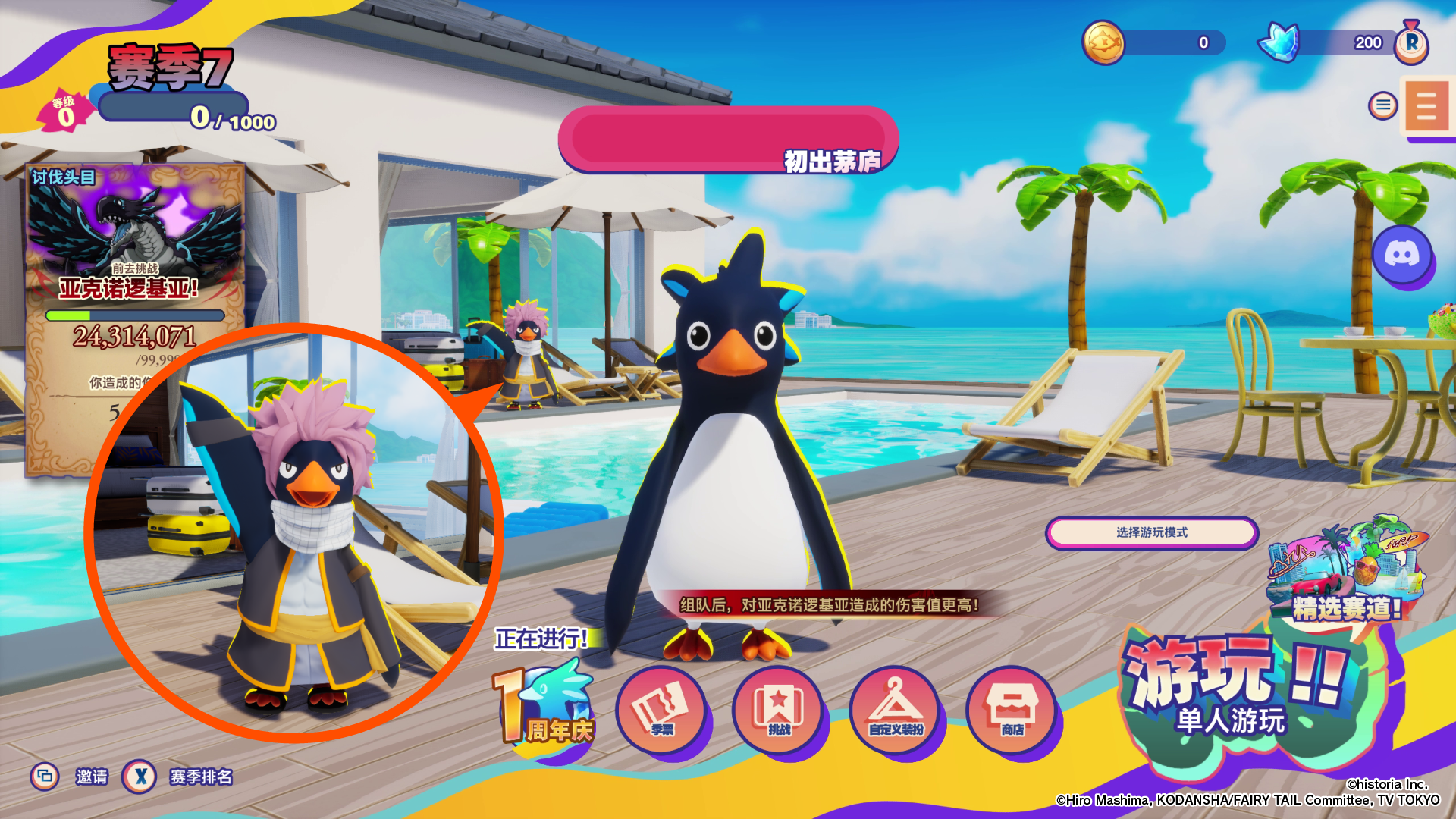Viewport: 1456px width, 819px height.
Task: Open the game mode selector (选择游玩模式)
Action: pyautogui.click(x=1151, y=532)
